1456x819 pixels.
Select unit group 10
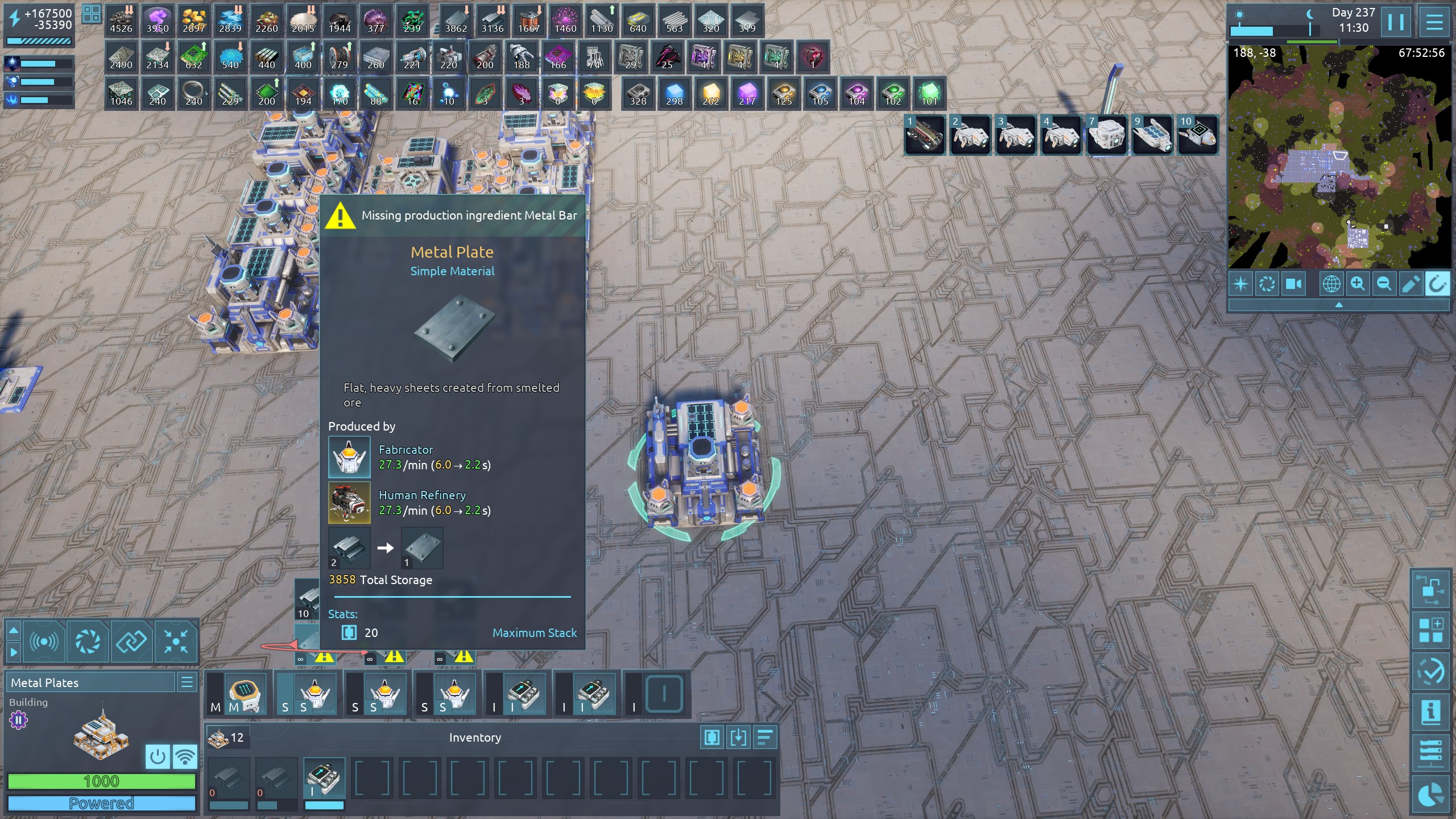pos(1198,135)
